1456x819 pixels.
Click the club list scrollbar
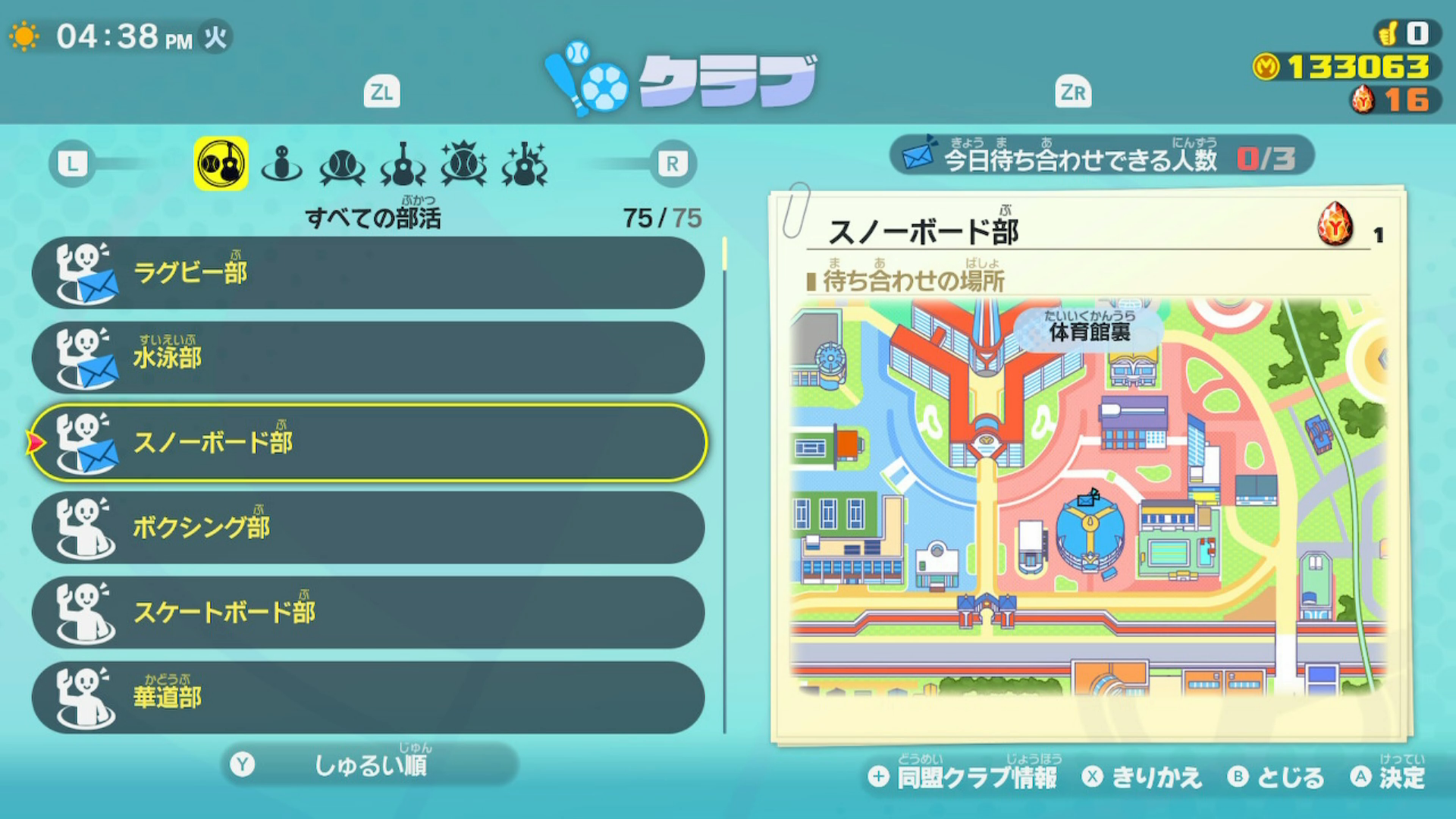point(725,485)
